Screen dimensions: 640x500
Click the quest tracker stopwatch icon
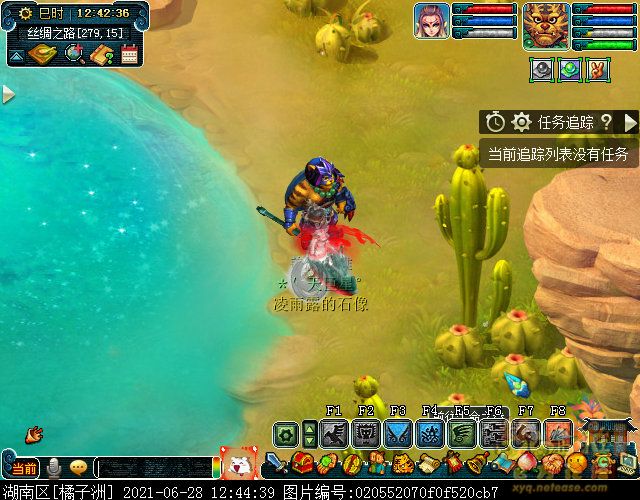496,122
